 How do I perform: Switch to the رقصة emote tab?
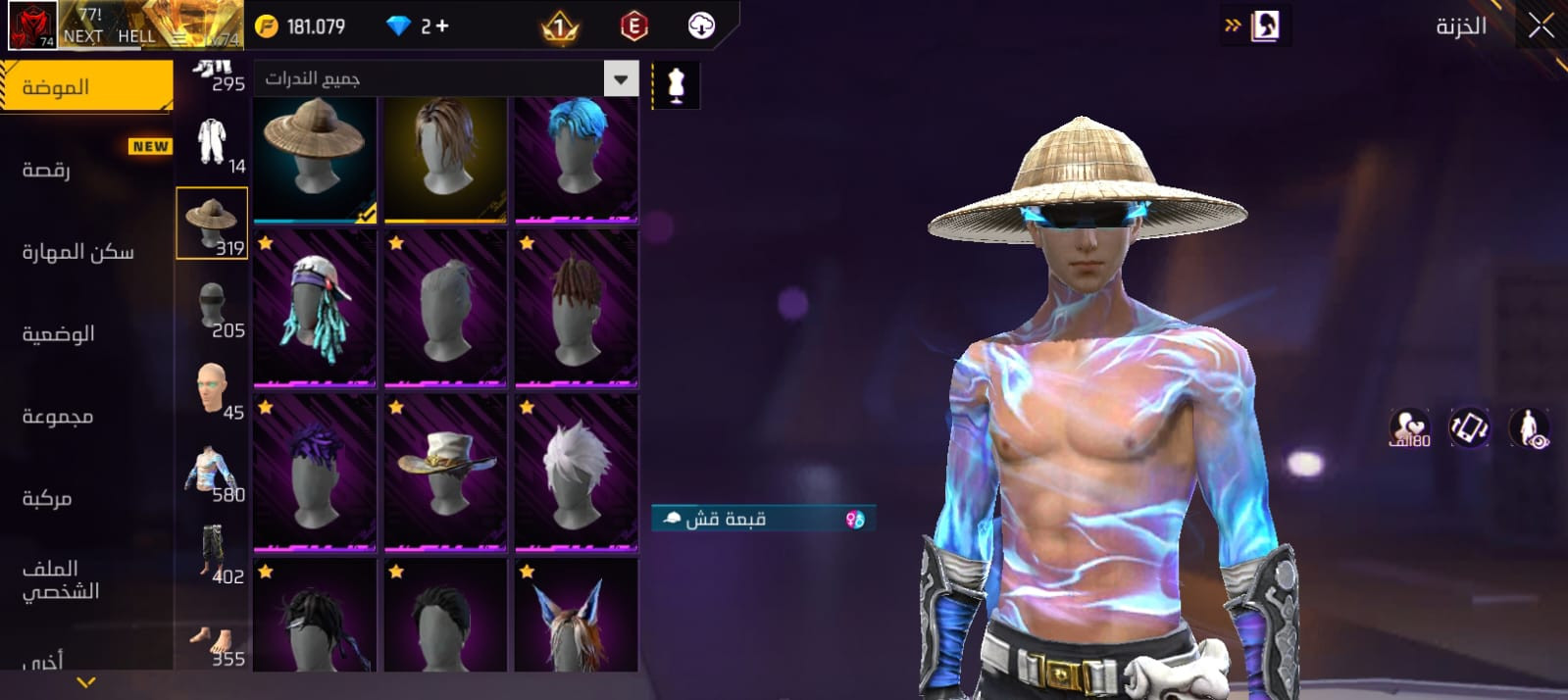[x=46, y=170]
